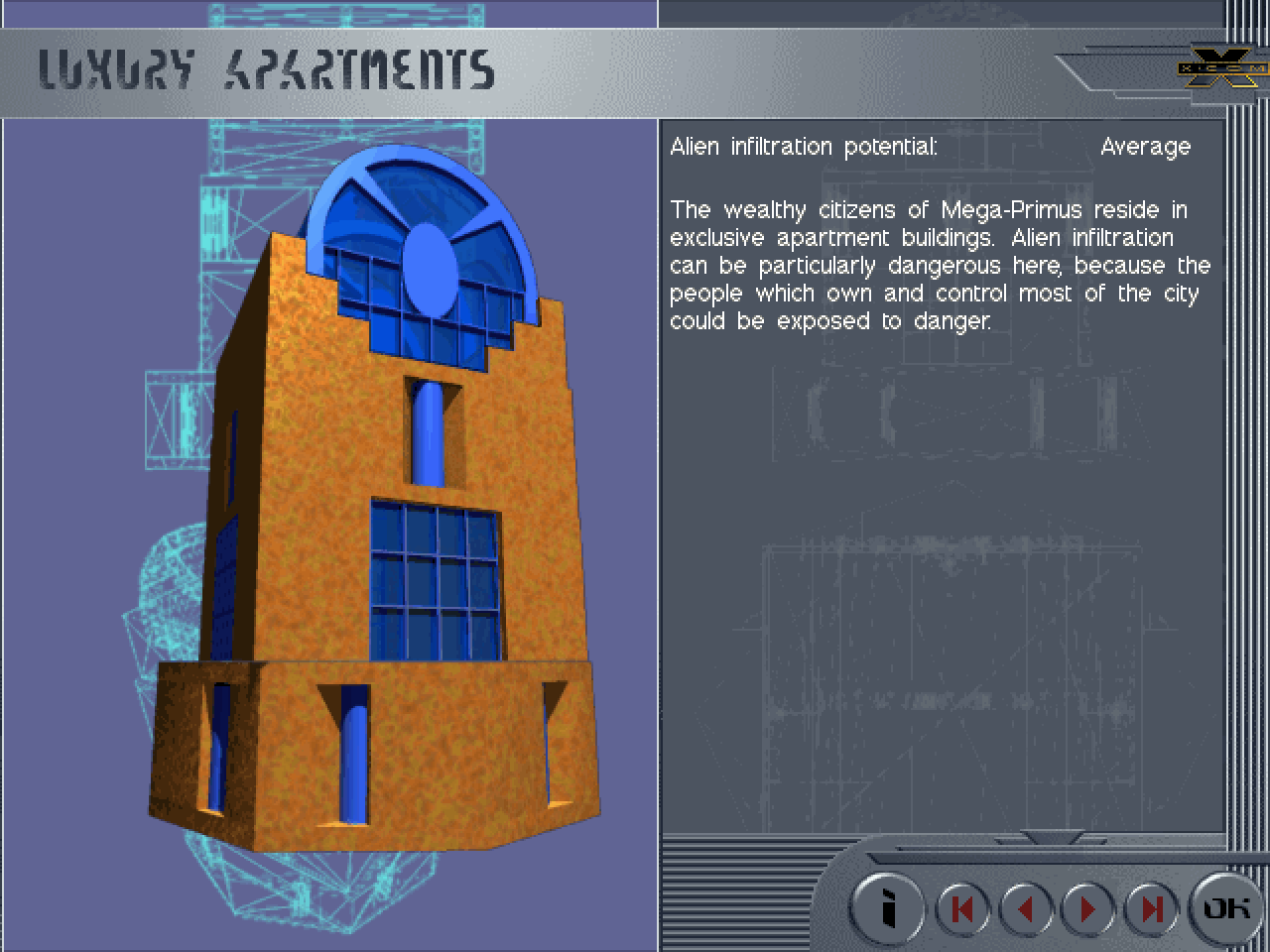Click the OK button to close the Ufopaedia
Image resolution: width=1270 pixels, height=952 pixels.
(x=1226, y=907)
